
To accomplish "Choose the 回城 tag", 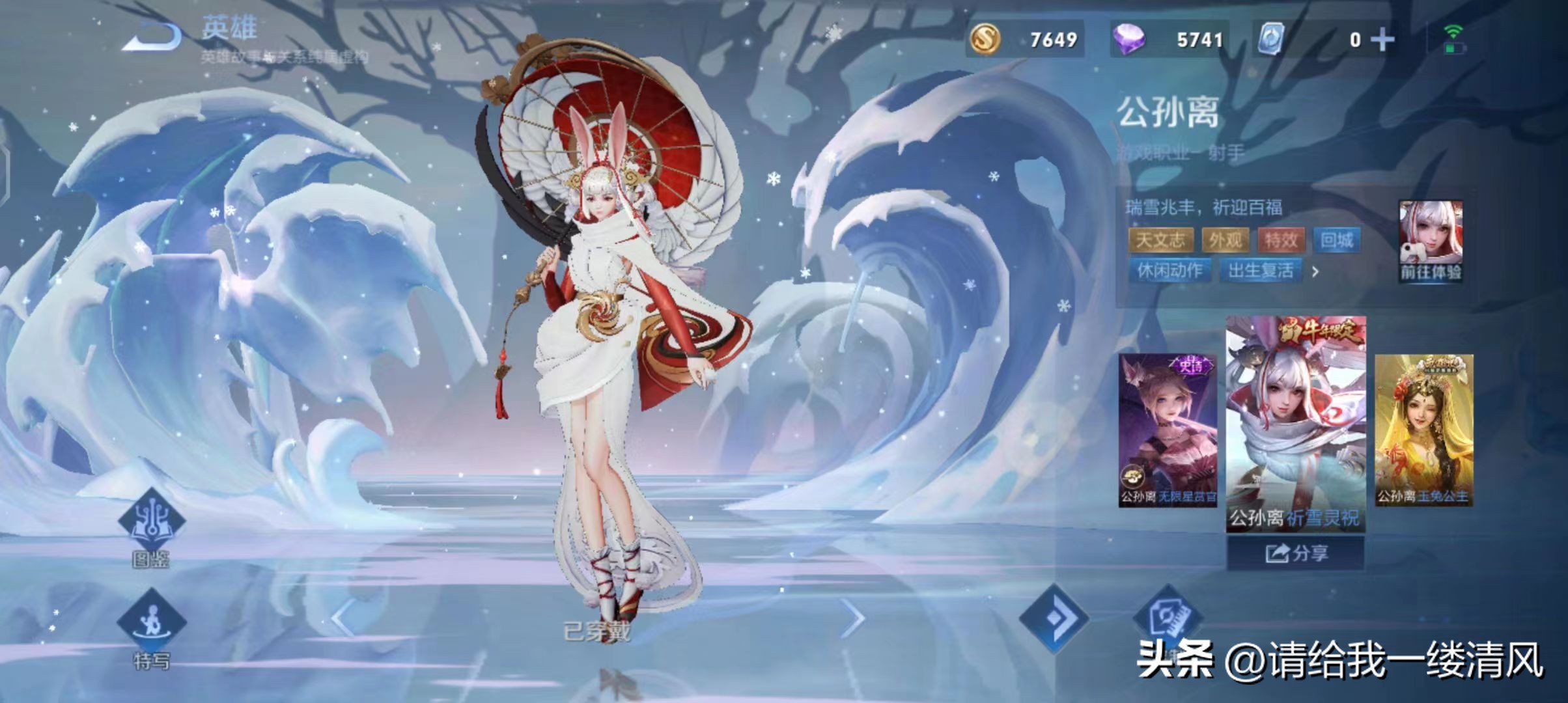I will point(1337,240).
